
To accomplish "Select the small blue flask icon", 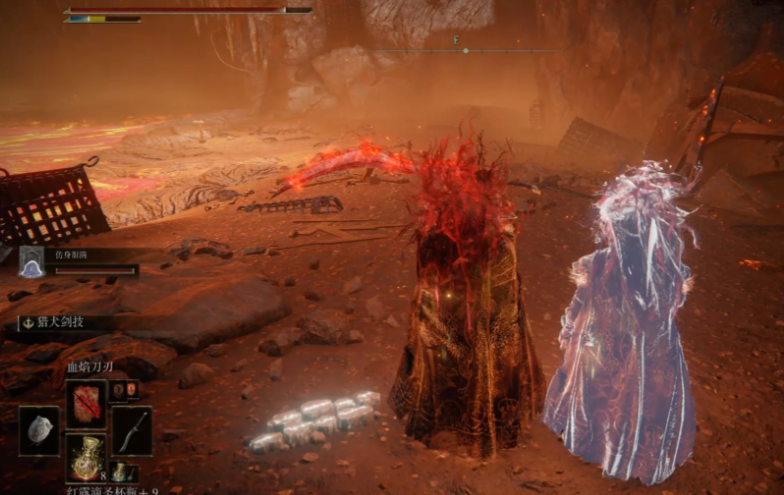I will [119, 470].
